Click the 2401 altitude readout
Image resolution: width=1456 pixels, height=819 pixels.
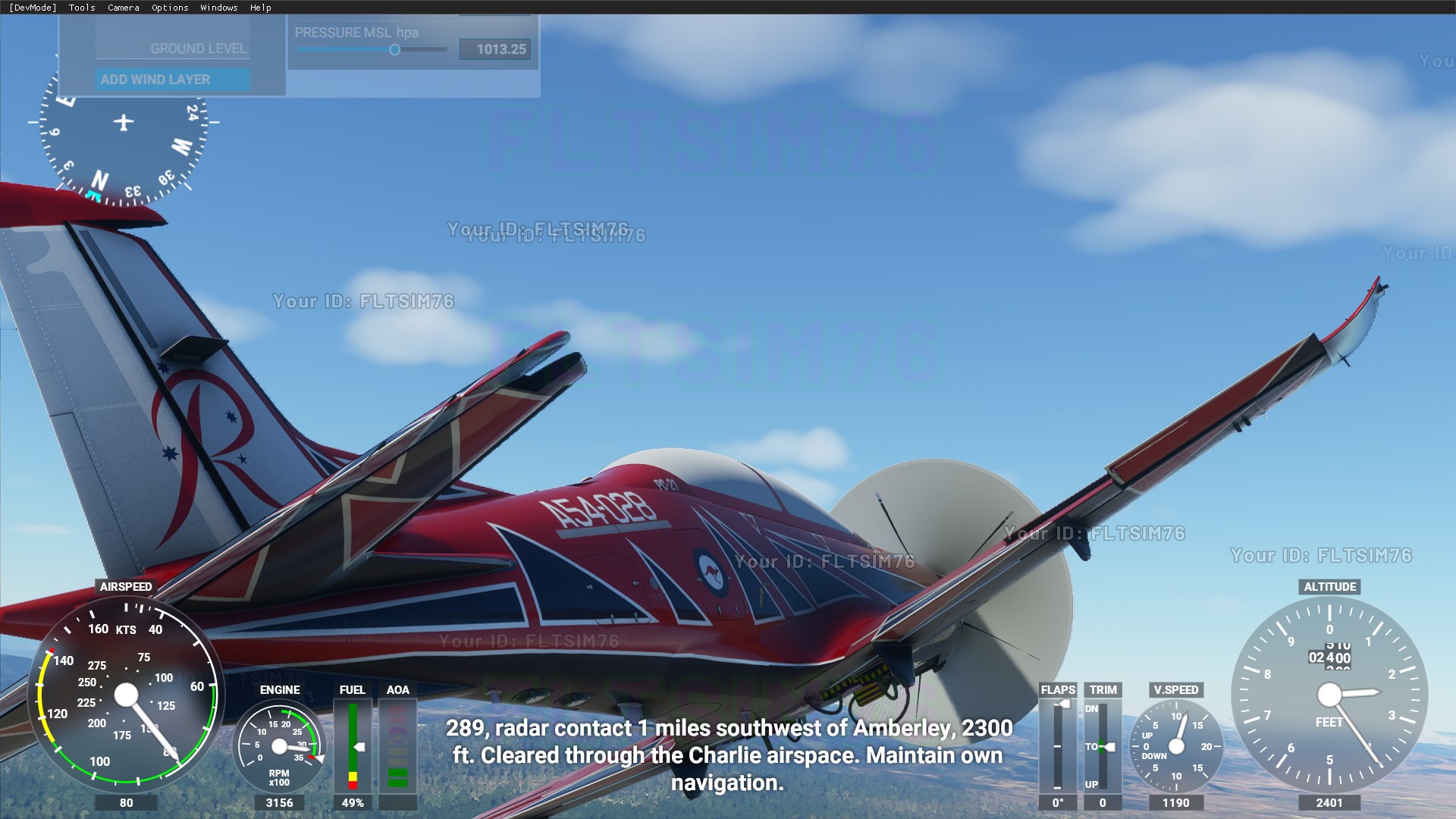point(1329,802)
